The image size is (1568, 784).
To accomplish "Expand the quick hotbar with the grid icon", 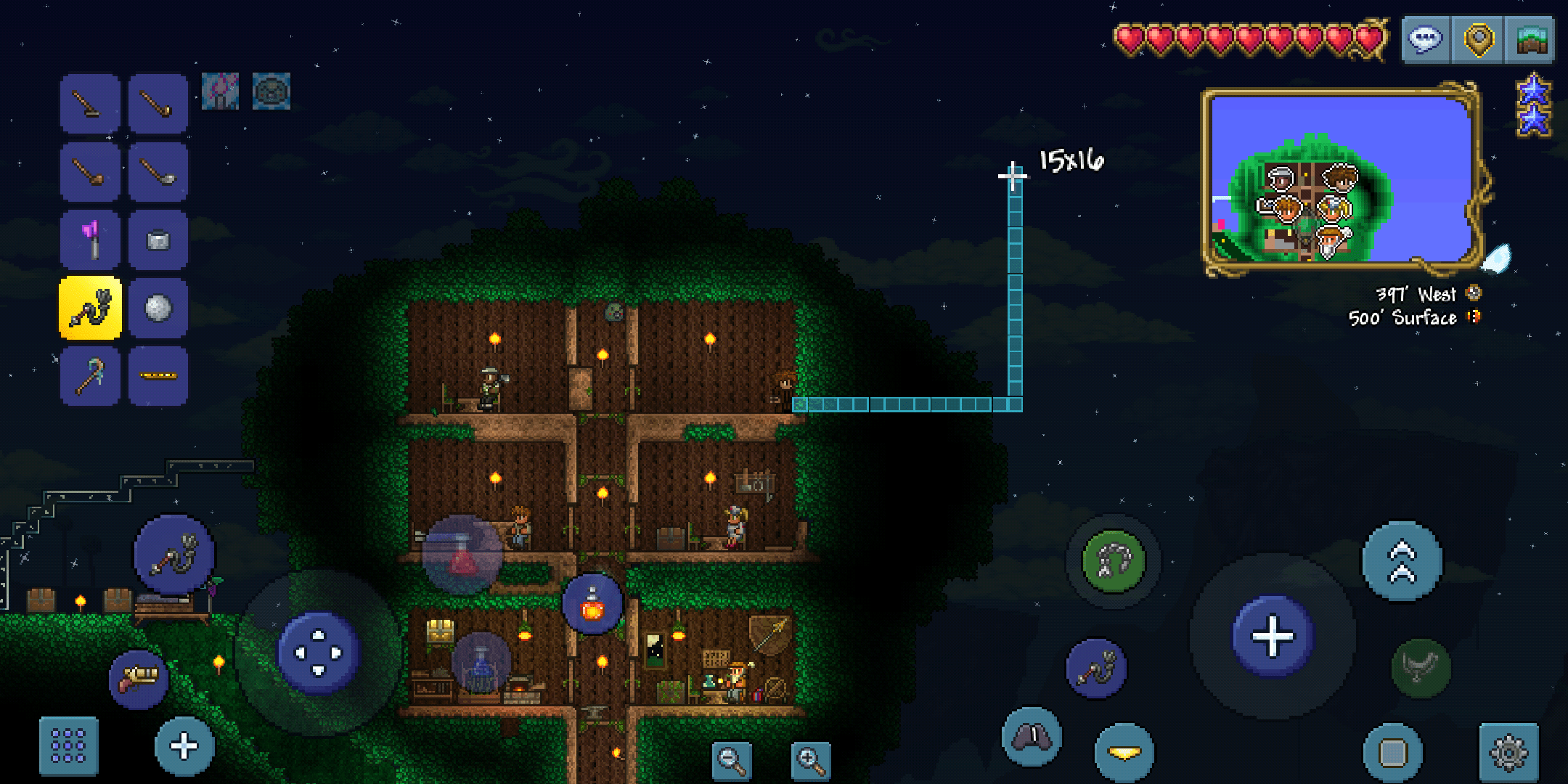I will (70, 746).
